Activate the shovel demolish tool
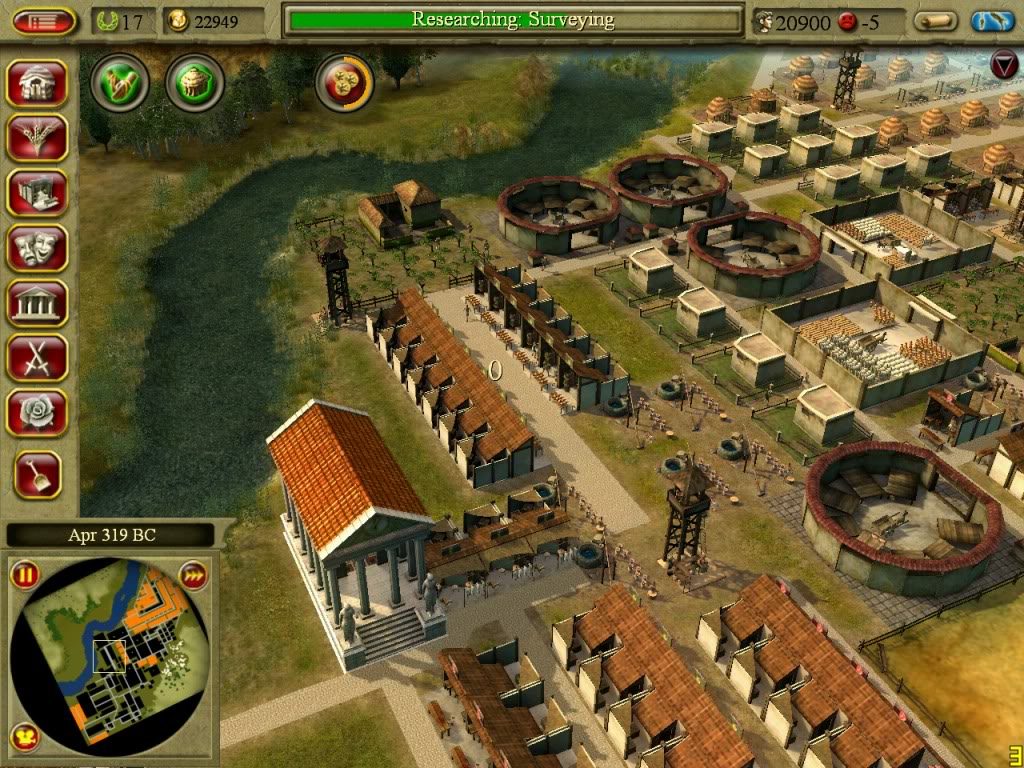 pos(37,474)
